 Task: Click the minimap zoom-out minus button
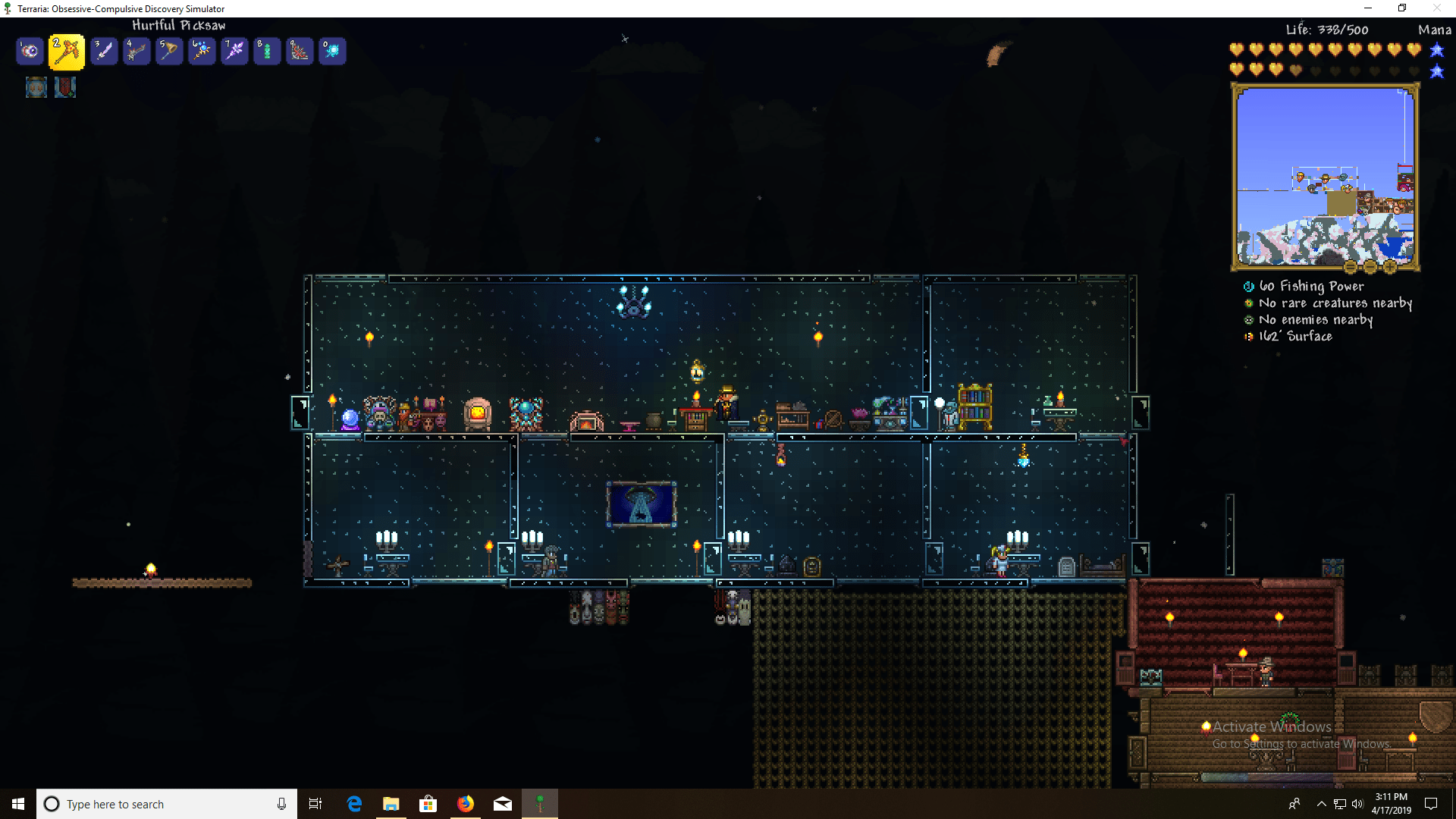click(x=1370, y=267)
